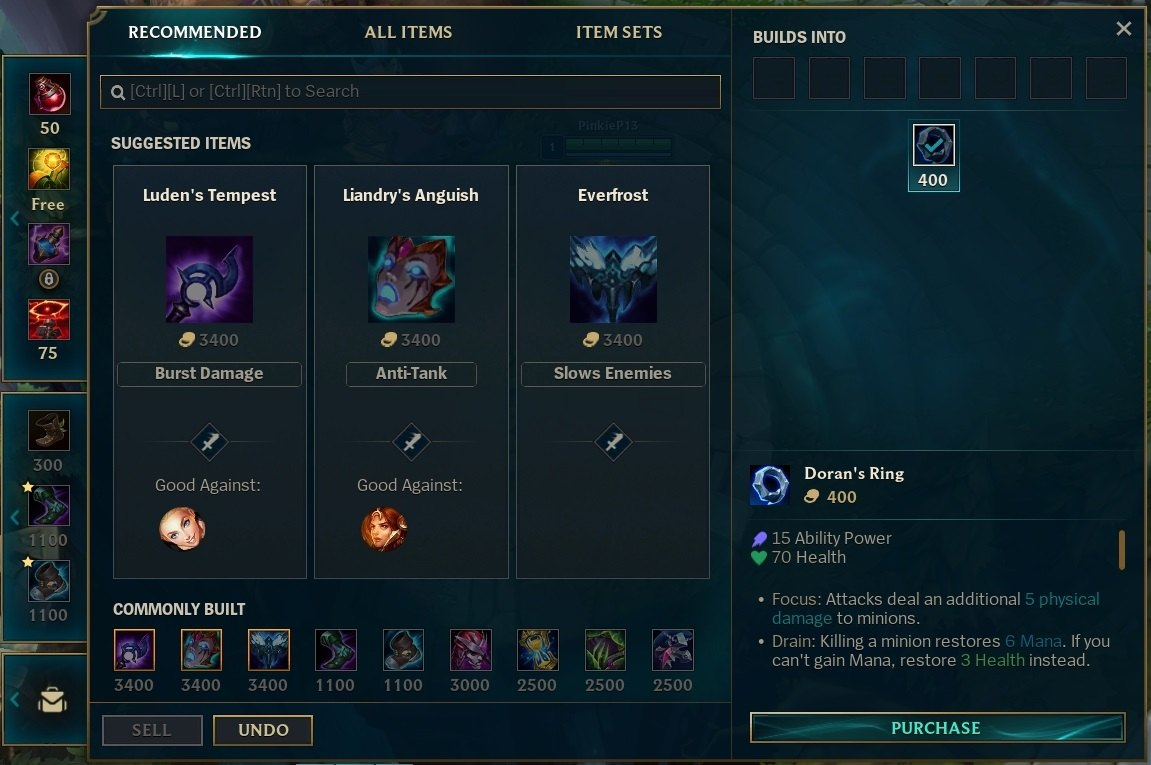The width and height of the screenshot is (1151, 765).
Task: Pick the Everfrost suggested item
Action: (613, 279)
